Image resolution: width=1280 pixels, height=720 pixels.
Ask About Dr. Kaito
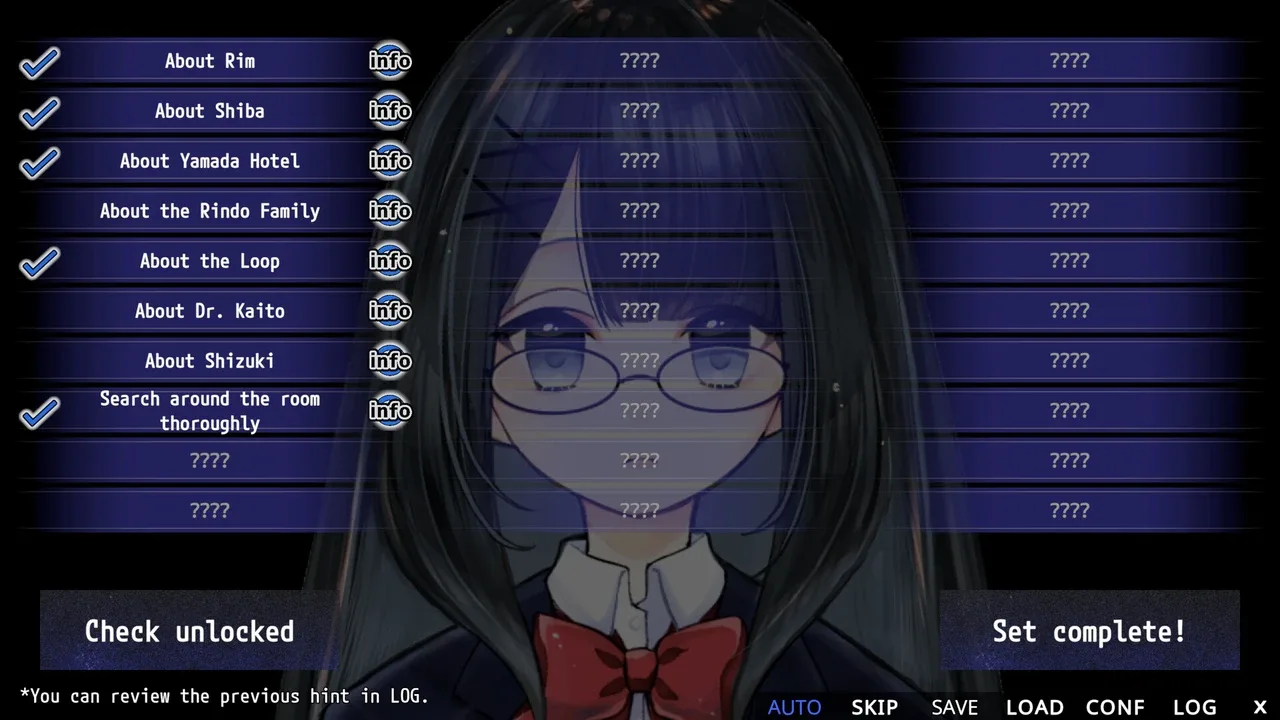(x=210, y=311)
